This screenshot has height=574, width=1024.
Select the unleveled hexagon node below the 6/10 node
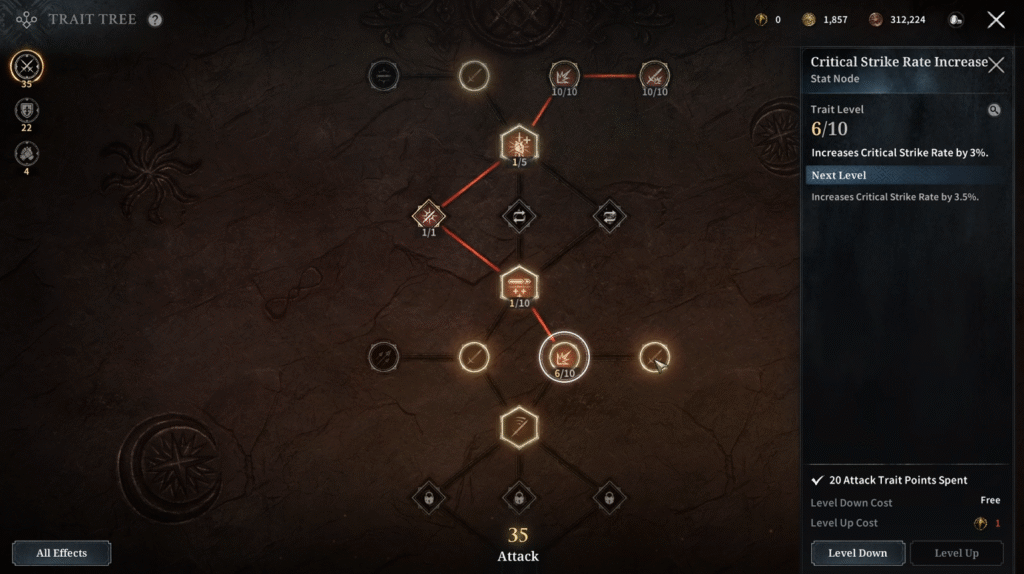pyautogui.click(x=519, y=427)
